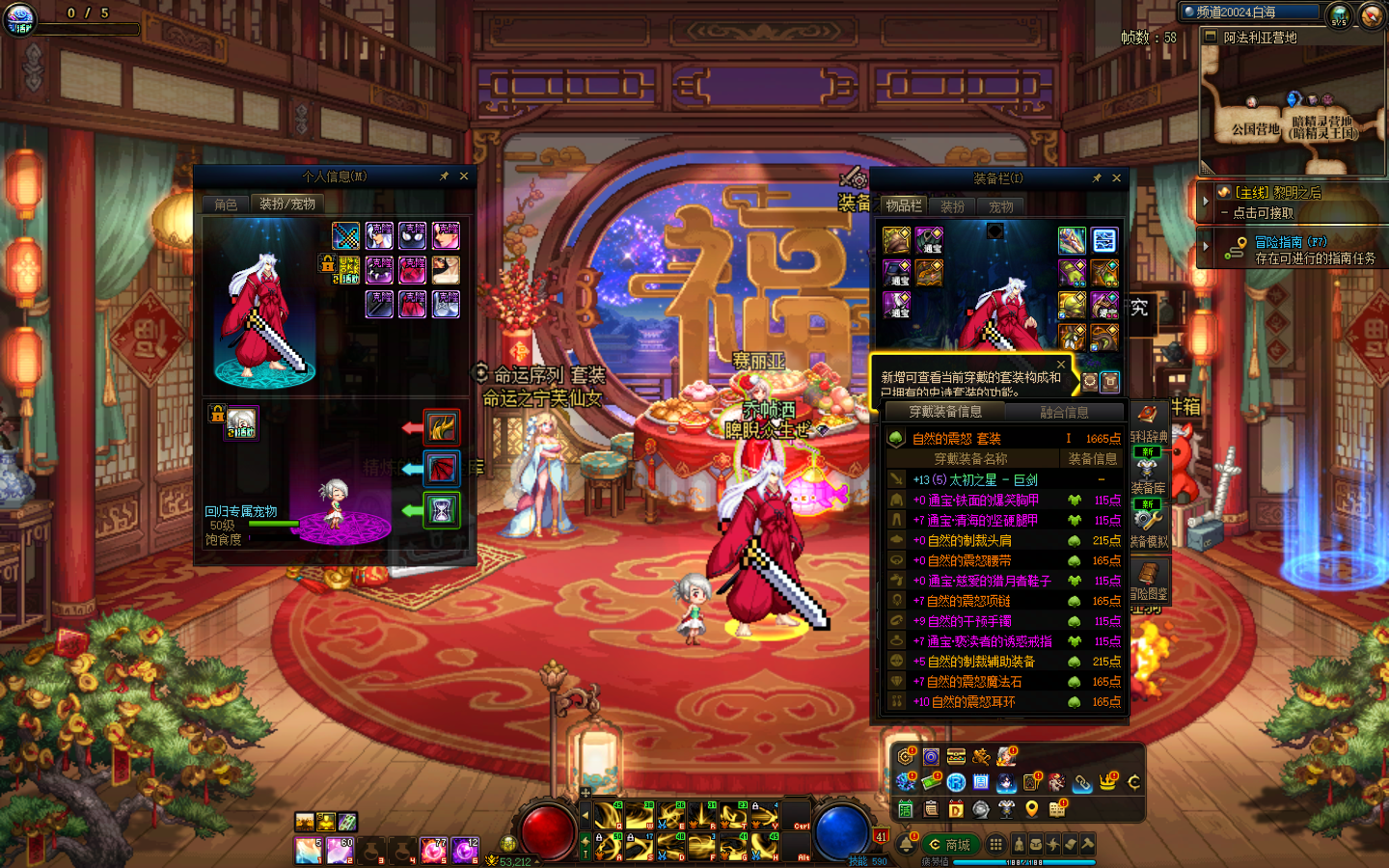
Task: Open the 宠物 tab in the equipment window
Action: click(x=1000, y=206)
